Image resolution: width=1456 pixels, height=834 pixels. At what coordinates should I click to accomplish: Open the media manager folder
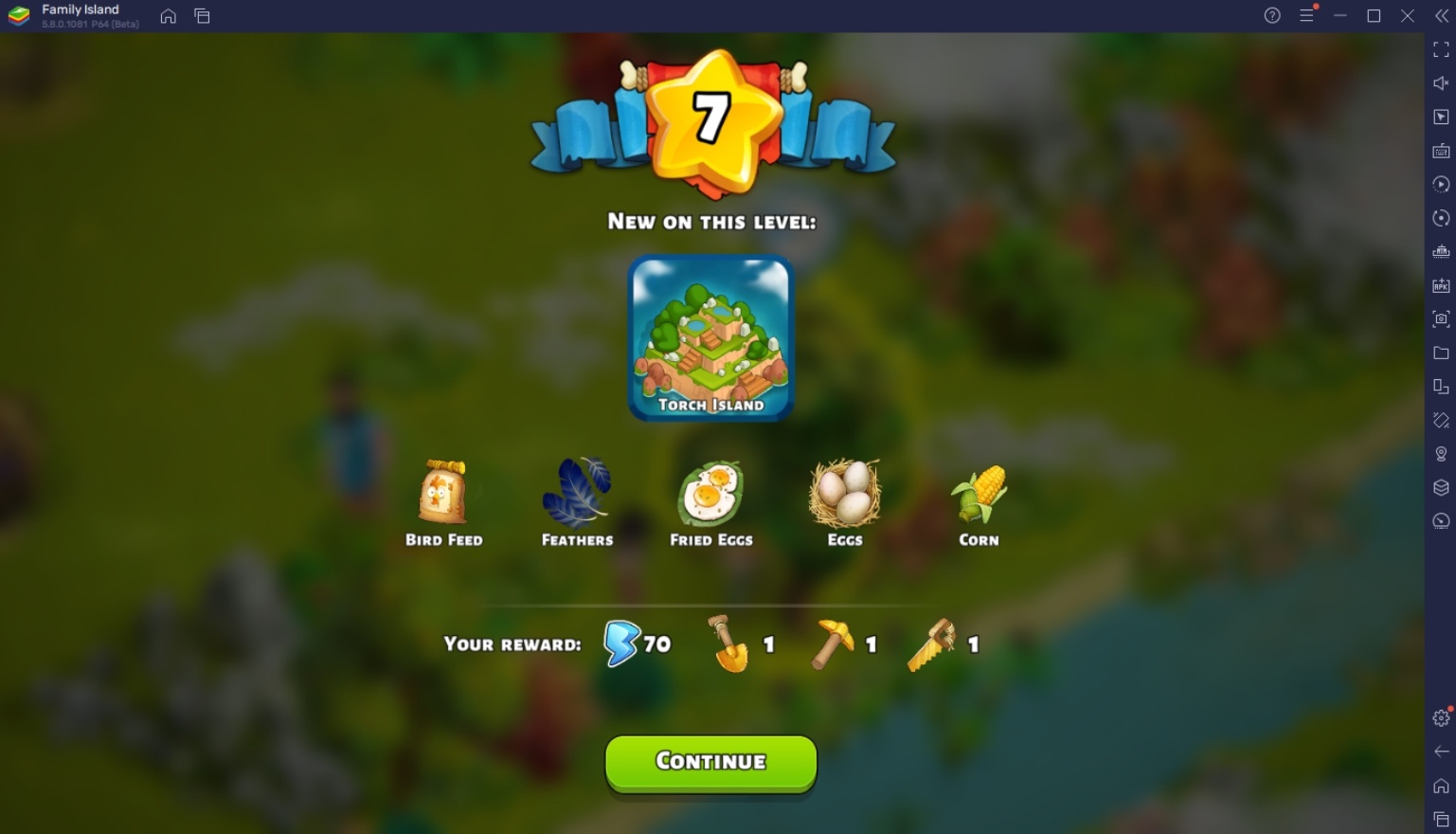coord(1441,353)
